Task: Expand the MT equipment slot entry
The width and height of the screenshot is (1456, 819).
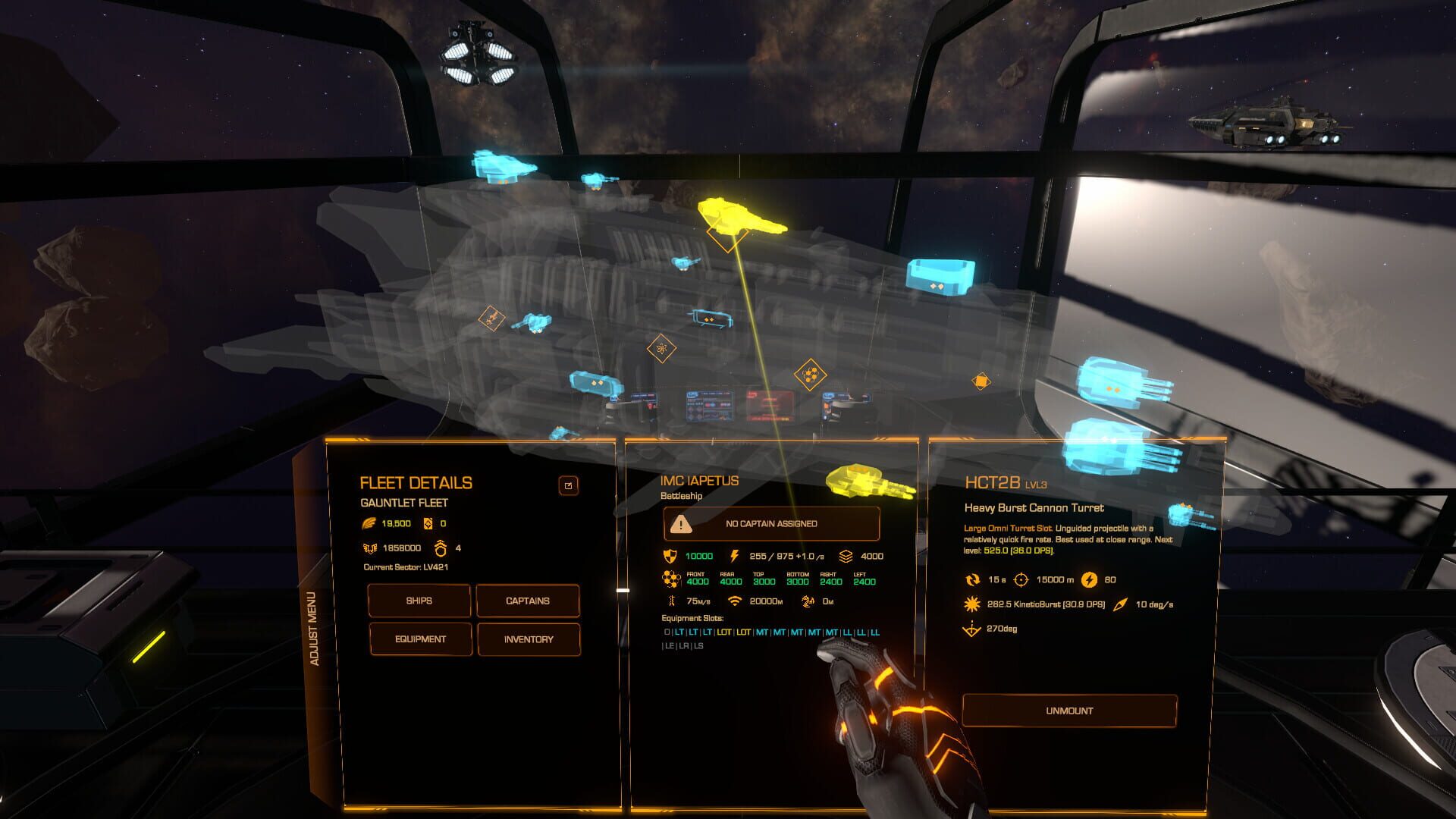Action: coord(763,632)
